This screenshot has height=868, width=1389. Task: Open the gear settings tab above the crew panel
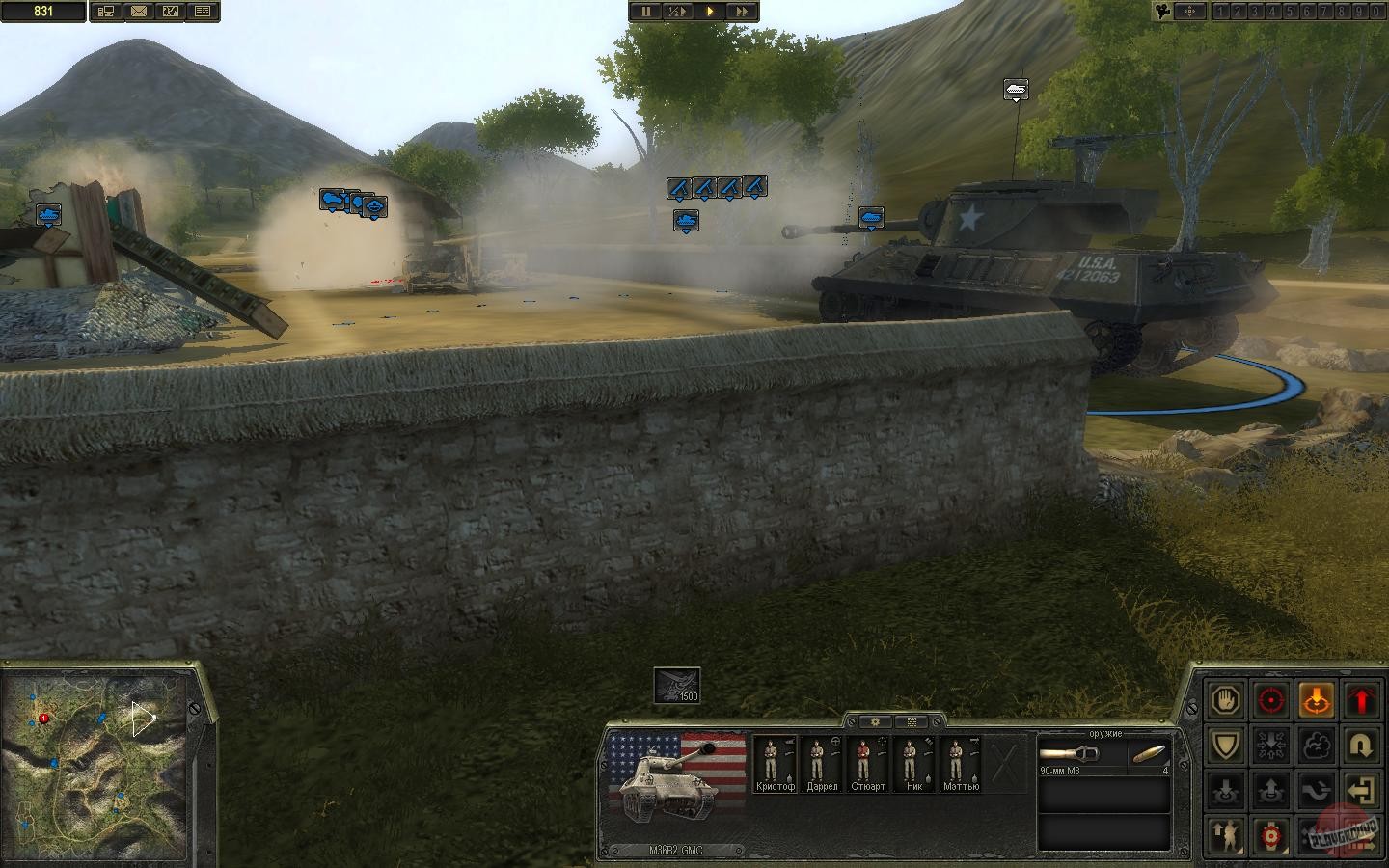875,721
